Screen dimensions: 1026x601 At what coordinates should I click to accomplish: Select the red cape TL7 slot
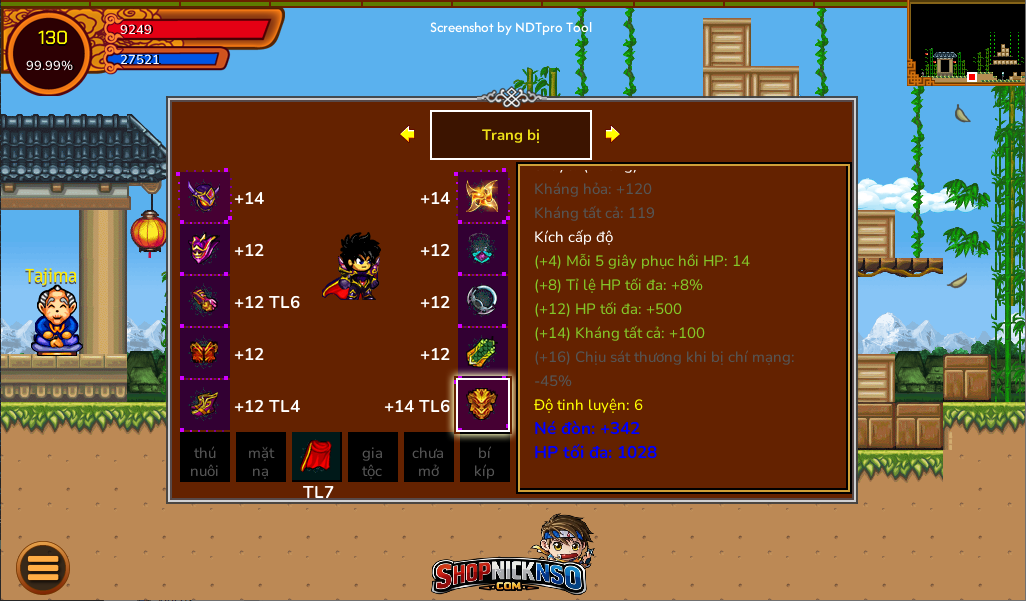tap(317, 457)
